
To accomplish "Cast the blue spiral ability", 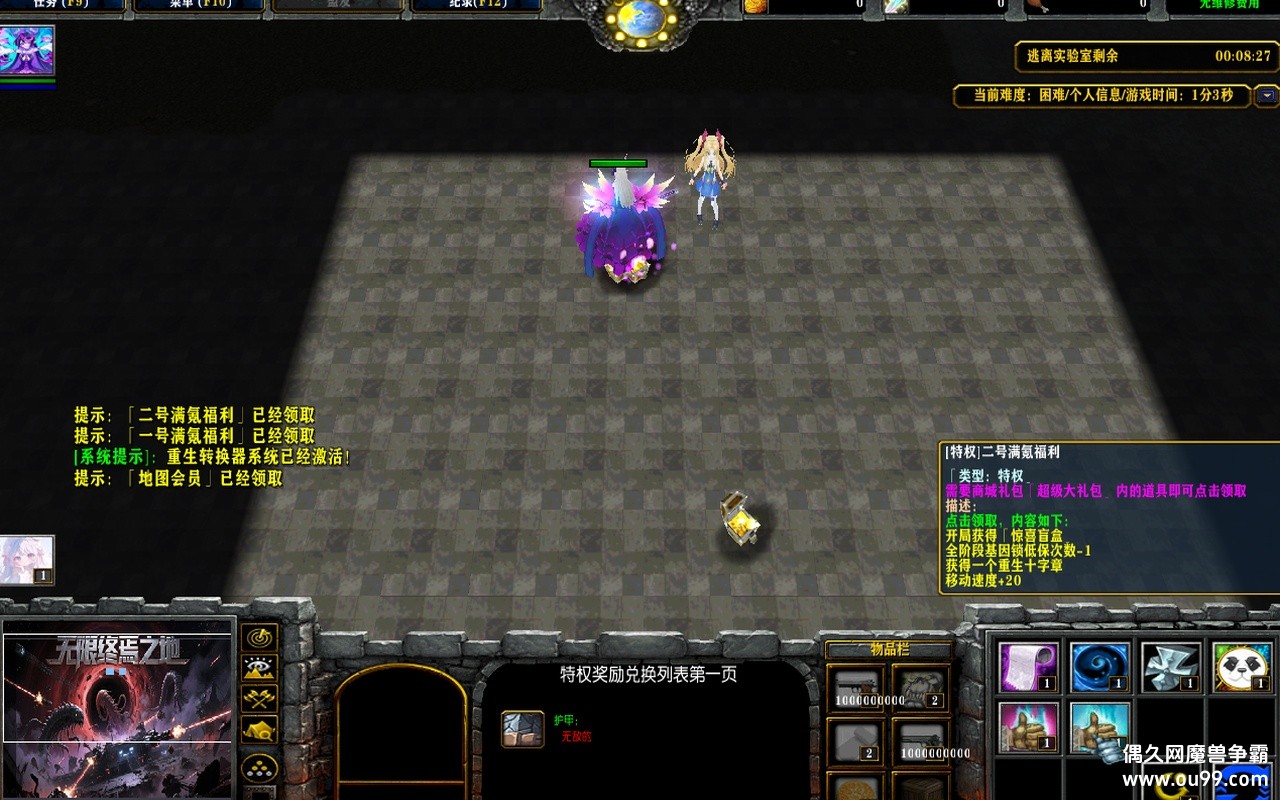I will point(1100,666).
